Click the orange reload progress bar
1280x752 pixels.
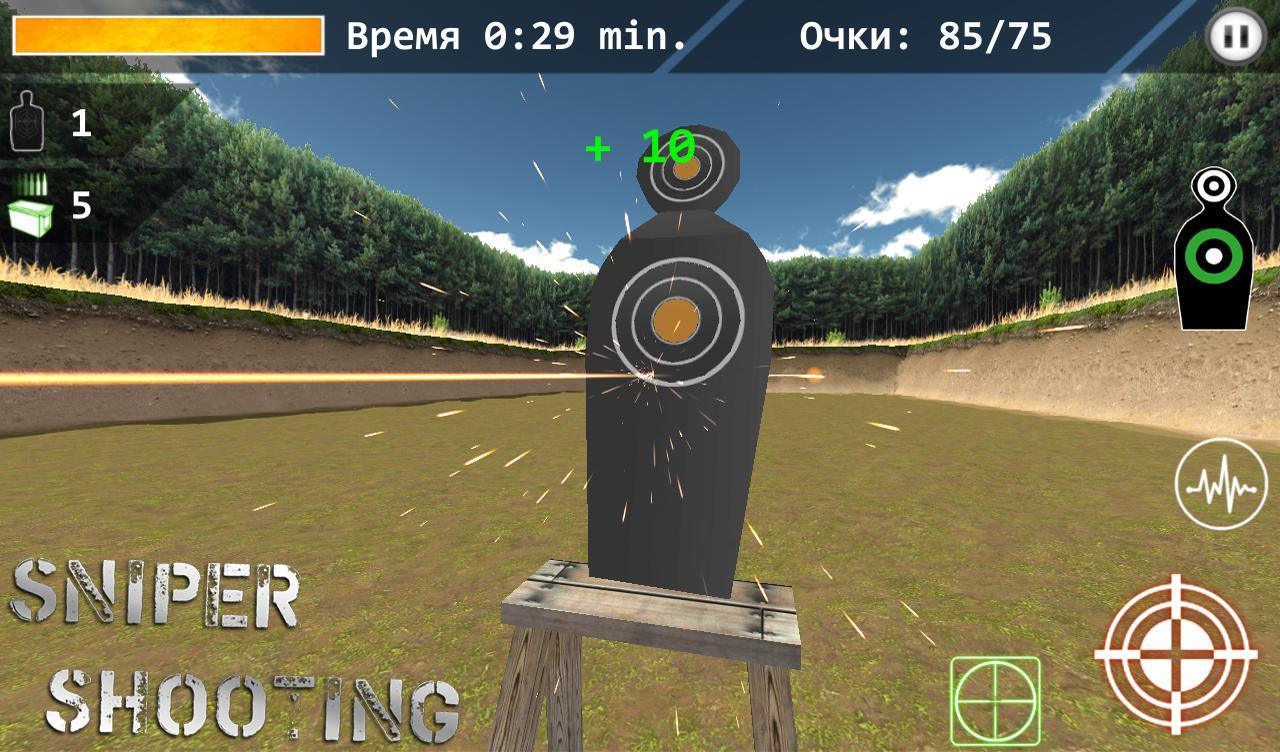coord(168,32)
